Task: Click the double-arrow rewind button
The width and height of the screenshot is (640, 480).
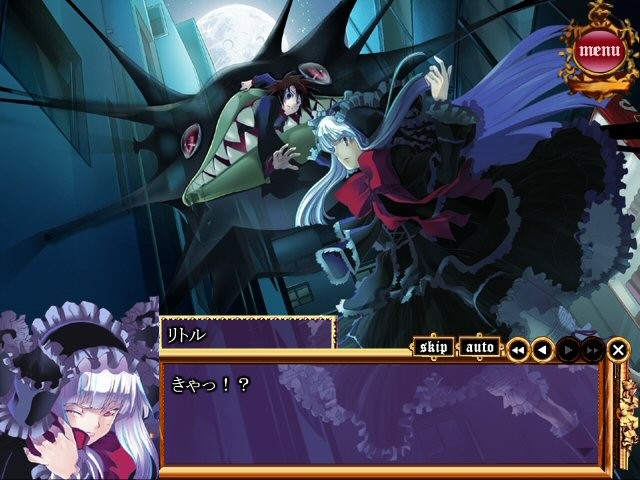Action: (x=518, y=349)
